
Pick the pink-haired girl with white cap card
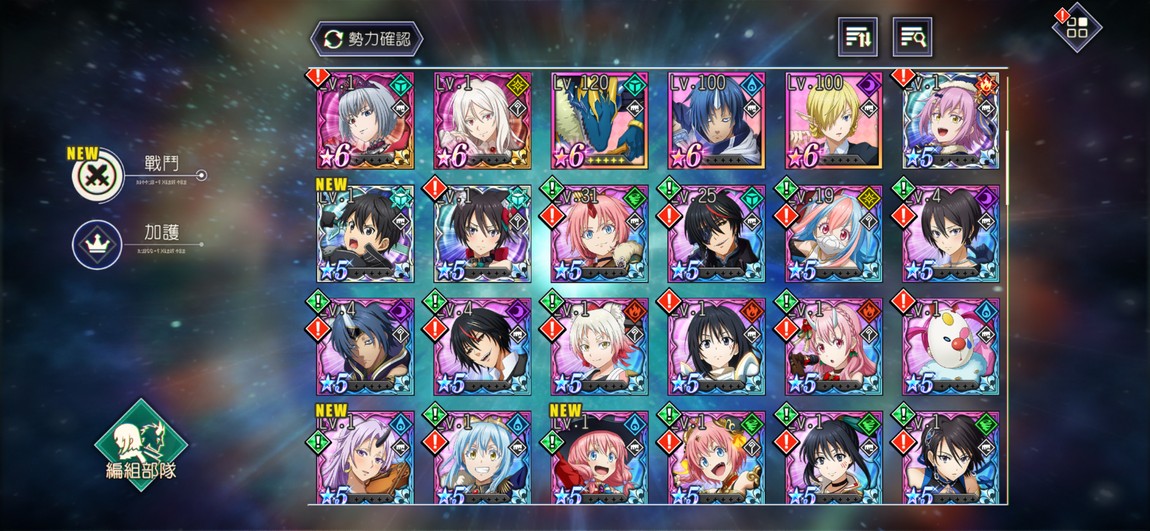coord(951,120)
